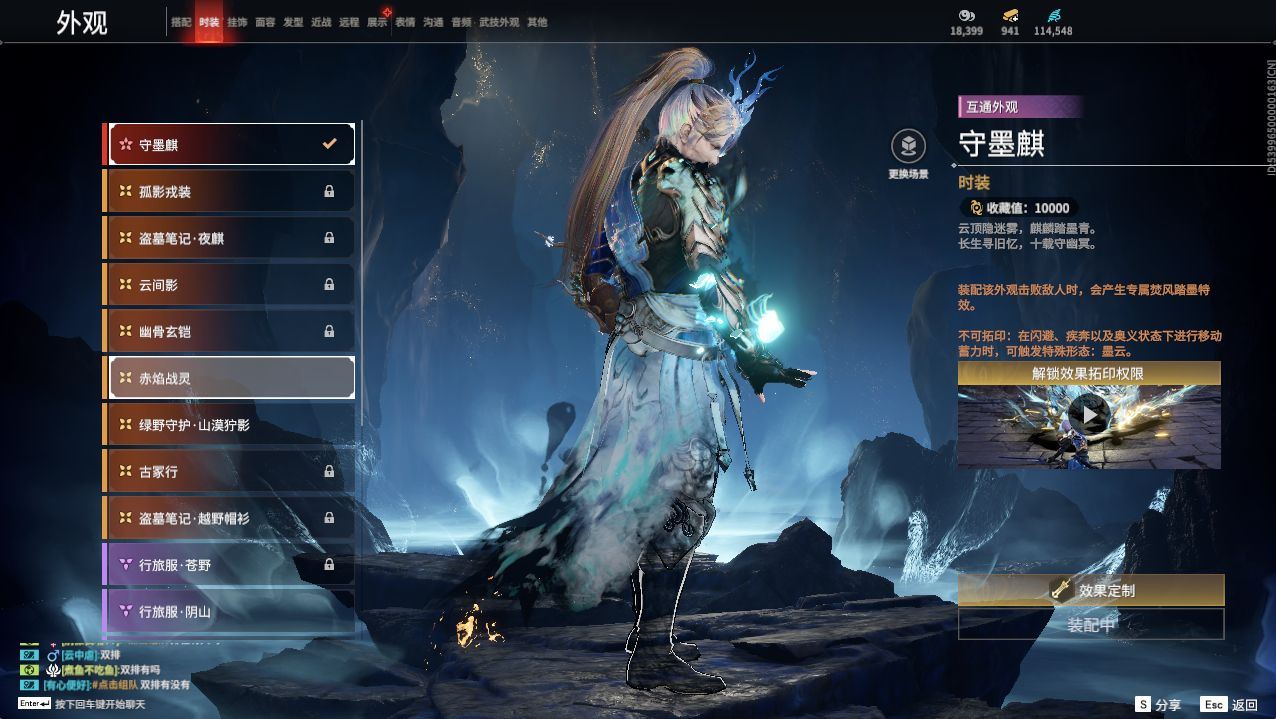Click the 装配中 equip button
This screenshot has height=719, width=1276.
(x=1091, y=625)
